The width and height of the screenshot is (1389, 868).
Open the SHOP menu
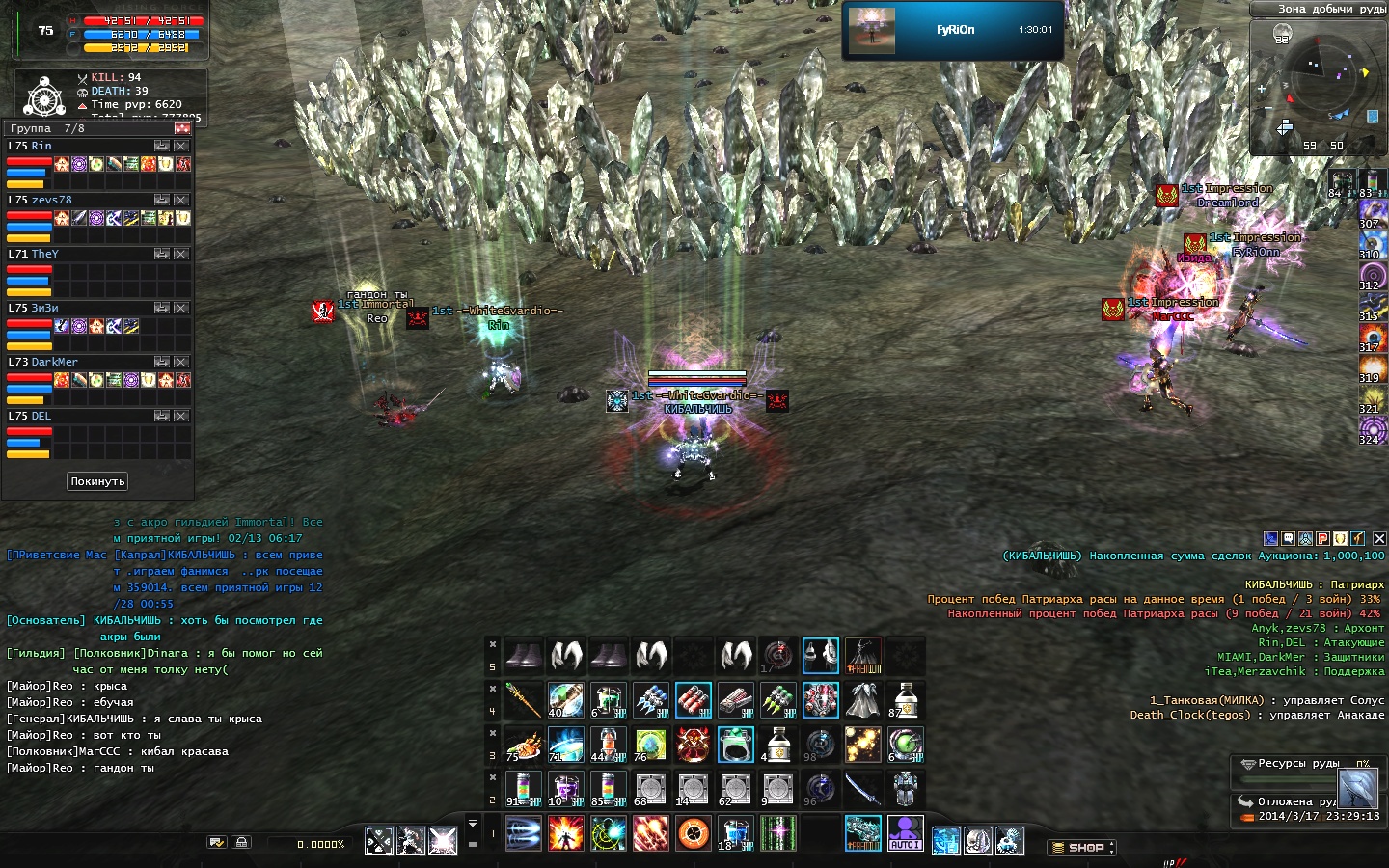(x=1081, y=848)
